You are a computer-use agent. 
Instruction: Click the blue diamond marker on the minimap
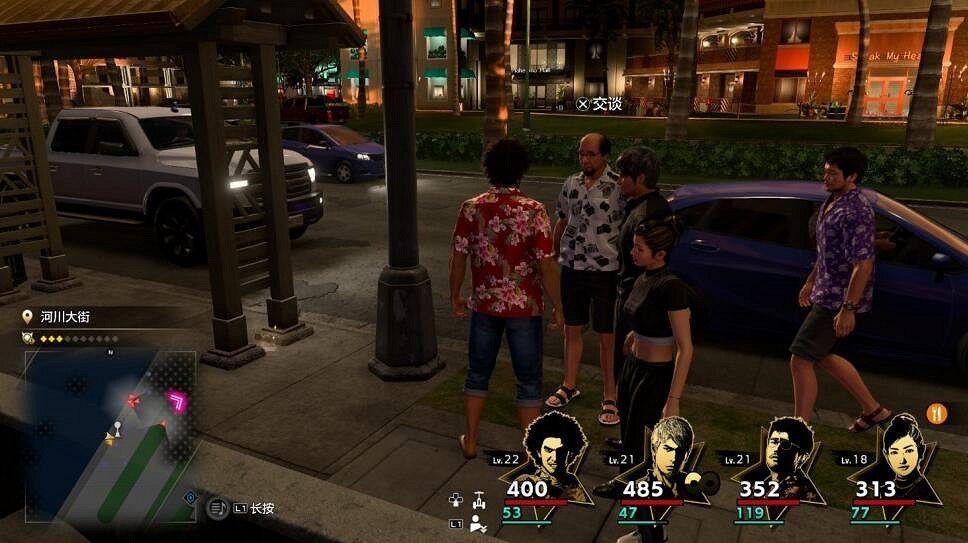(190, 496)
